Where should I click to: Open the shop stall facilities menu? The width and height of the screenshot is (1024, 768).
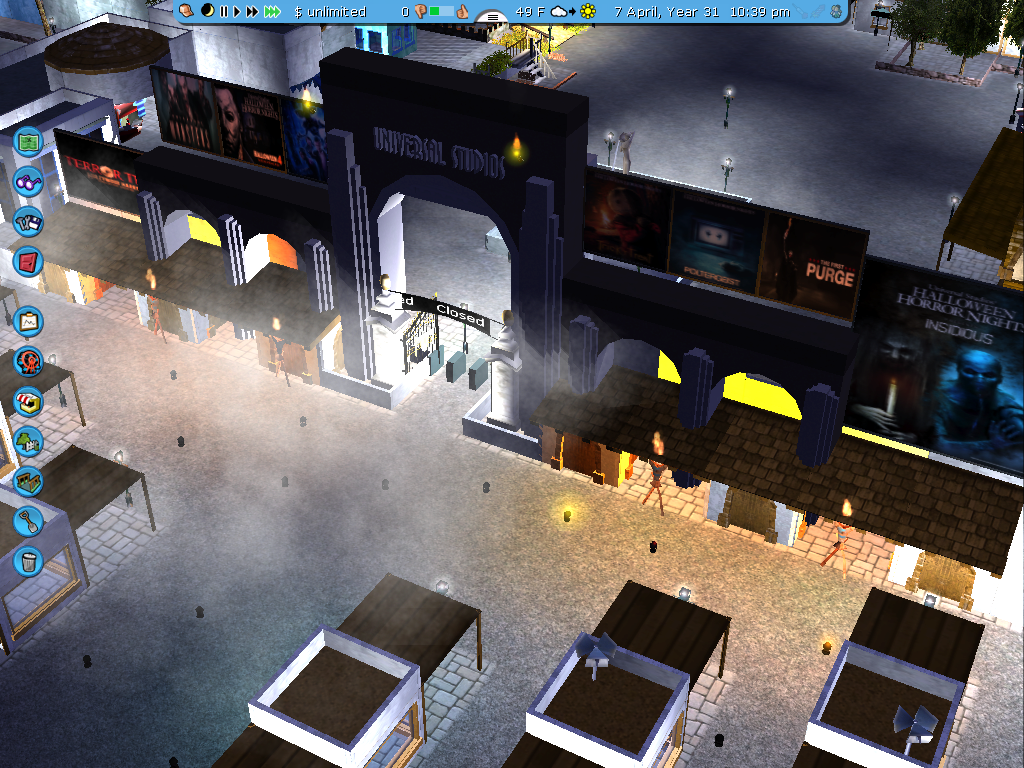pos(28,401)
